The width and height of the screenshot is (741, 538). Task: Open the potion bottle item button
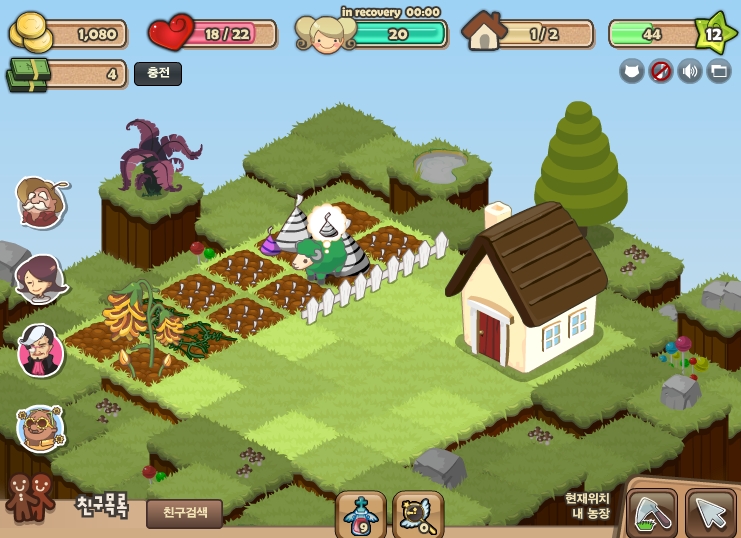(x=360, y=514)
